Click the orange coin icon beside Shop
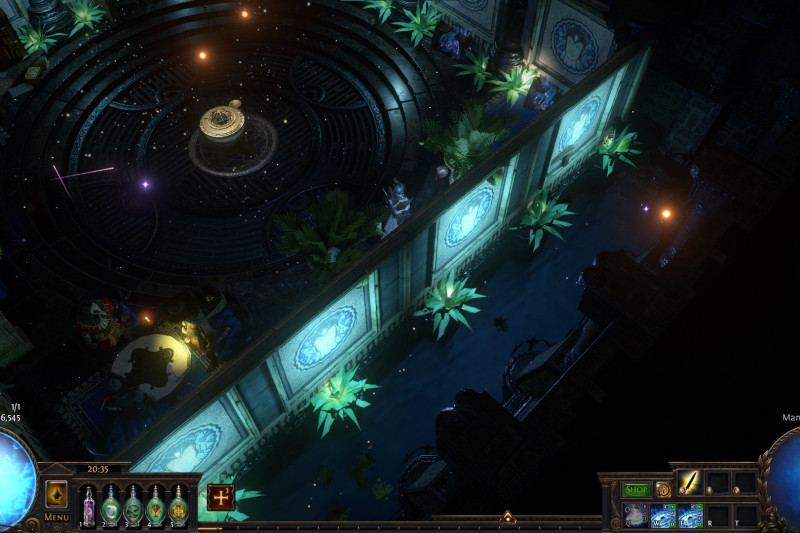This screenshot has width=800, height=533. [x=663, y=490]
